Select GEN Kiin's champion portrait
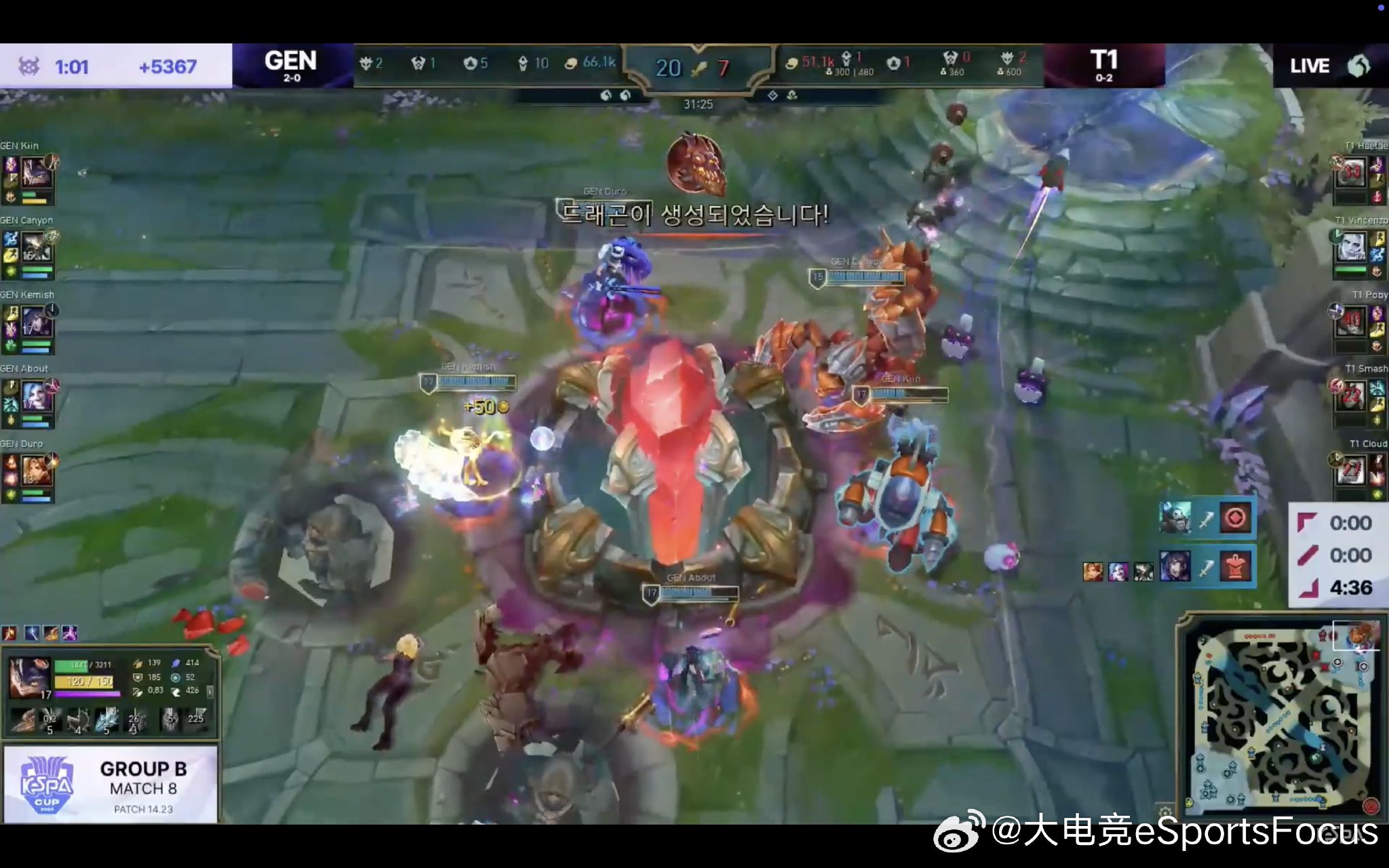1389x868 pixels. tap(37, 173)
